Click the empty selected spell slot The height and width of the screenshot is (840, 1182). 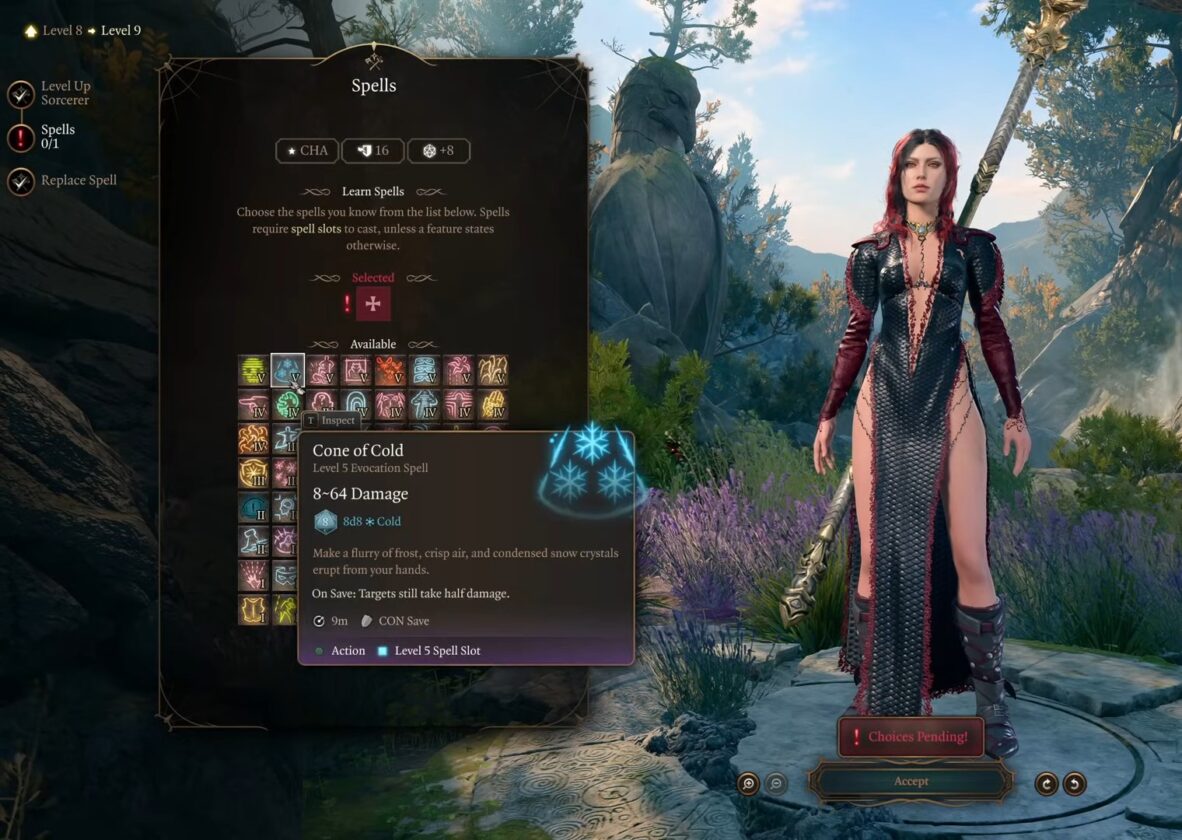coord(373,304)
